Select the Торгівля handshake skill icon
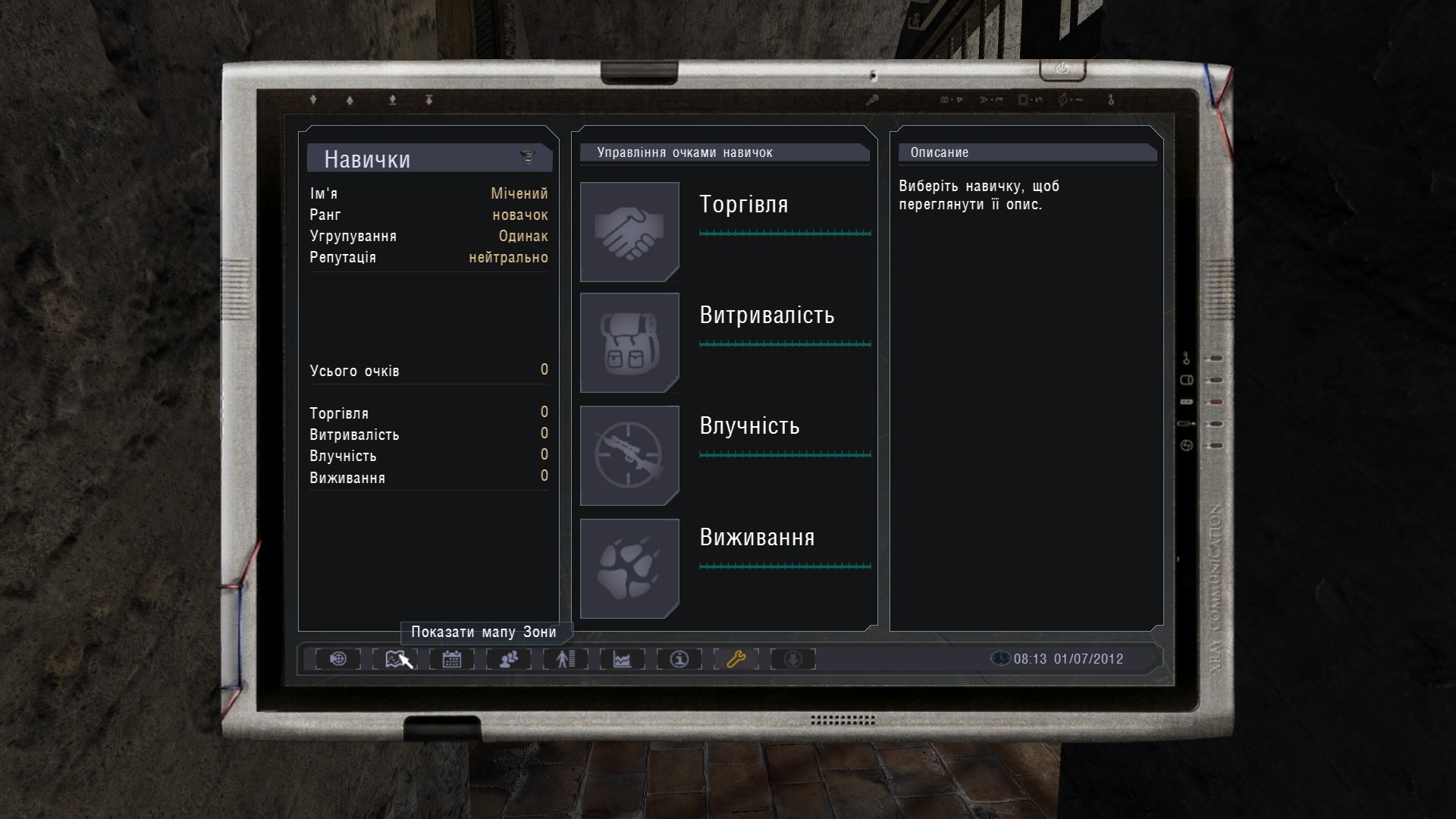This screenshot has width=1456, height=819. (x=629, y=231)
